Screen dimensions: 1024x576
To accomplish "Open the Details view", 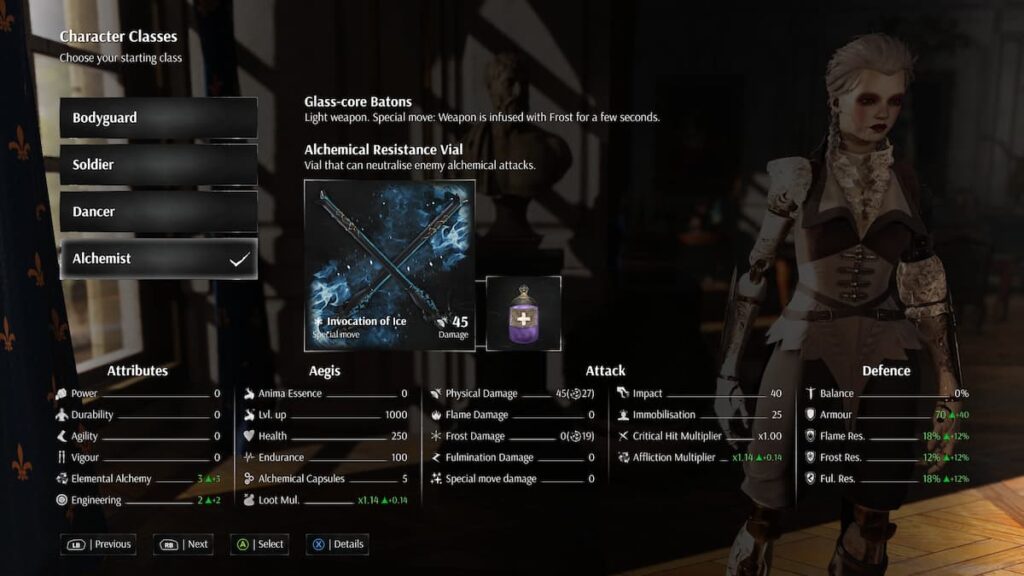I will coord(337,544).
